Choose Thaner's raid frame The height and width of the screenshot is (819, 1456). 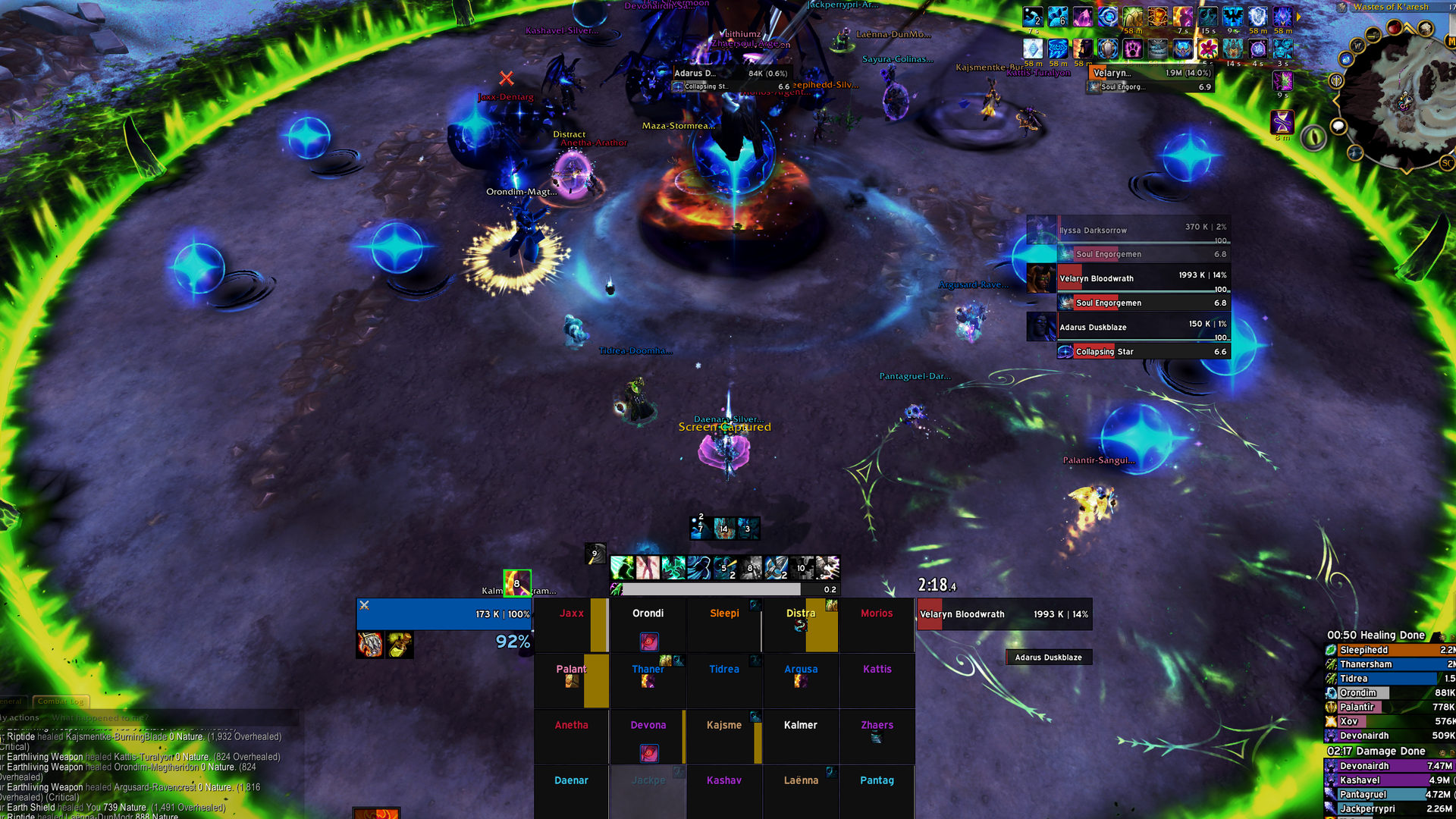click(648, 680)
